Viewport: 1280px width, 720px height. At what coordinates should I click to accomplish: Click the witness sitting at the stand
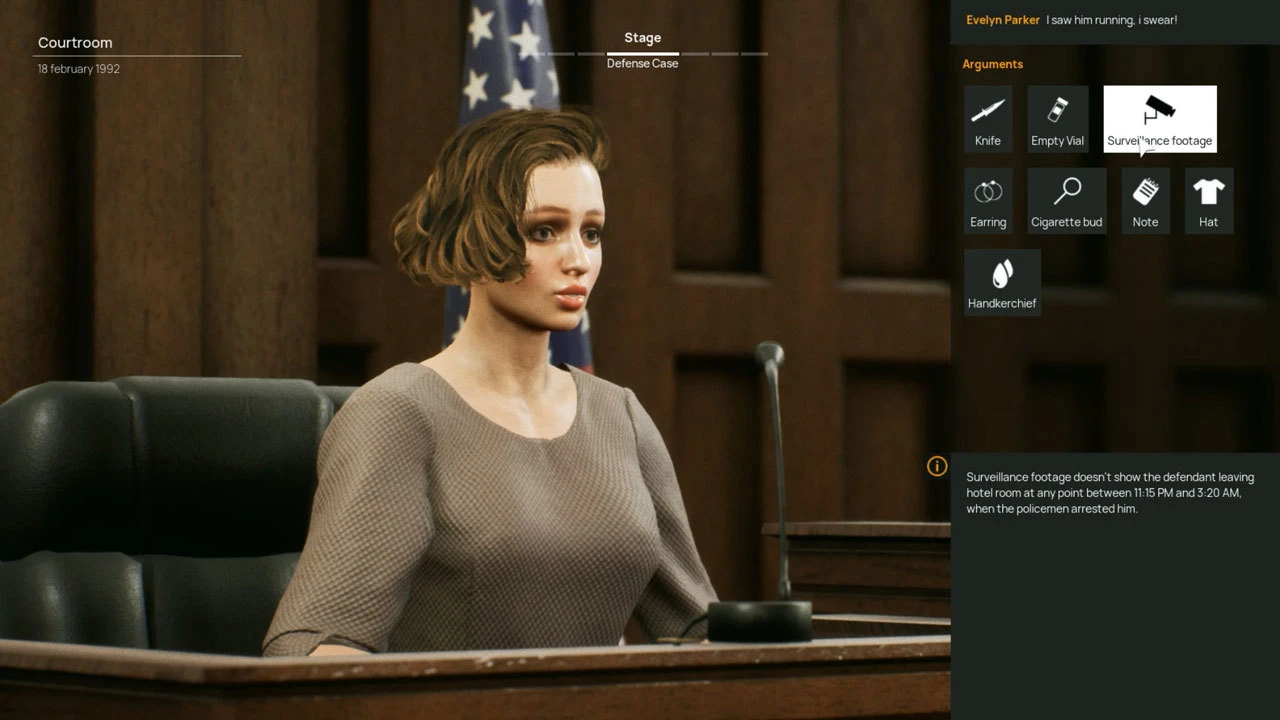pos(520,400)
